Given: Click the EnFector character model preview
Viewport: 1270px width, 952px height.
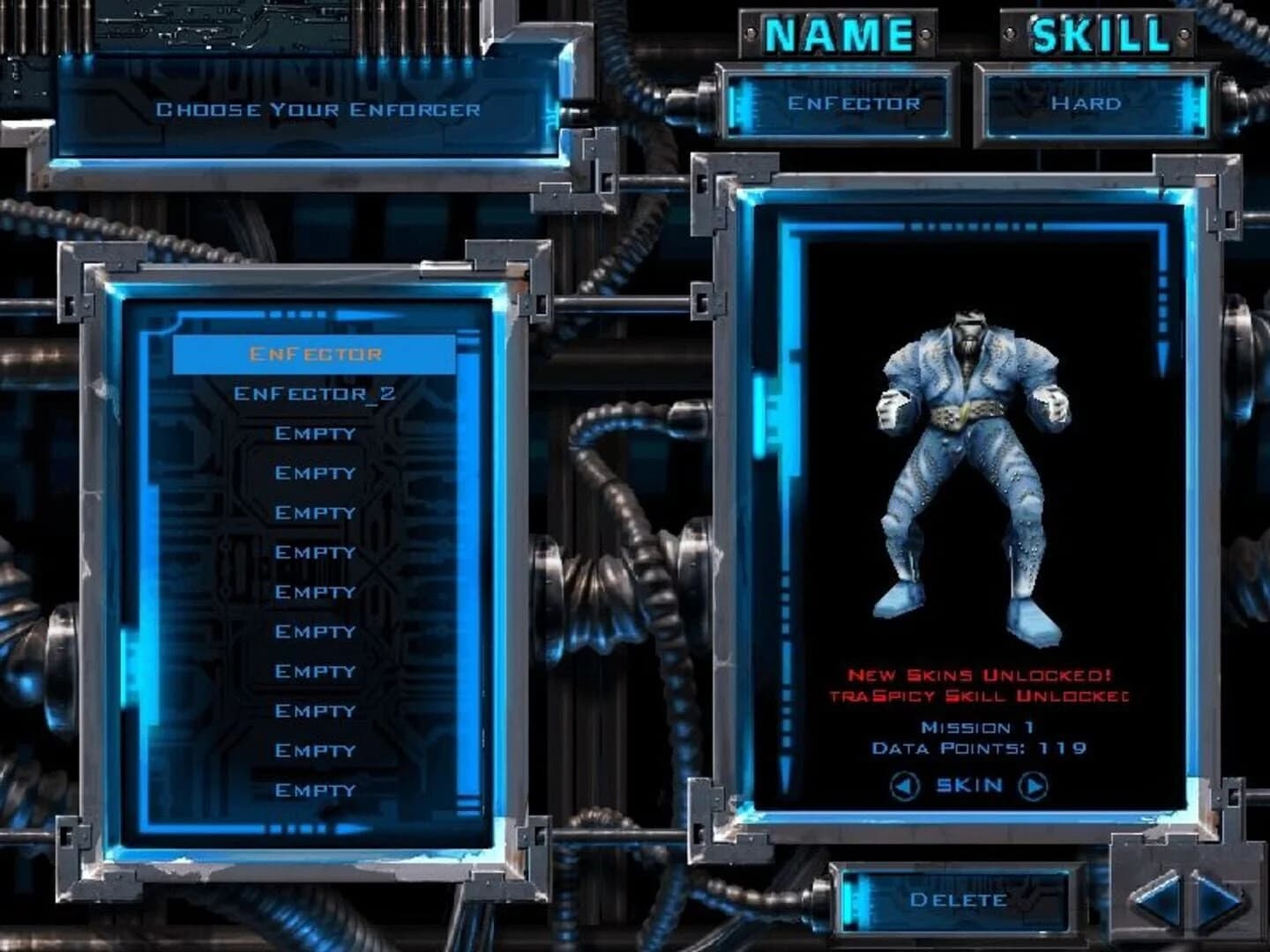Looking at the screenshot, I should click(970, 467).
